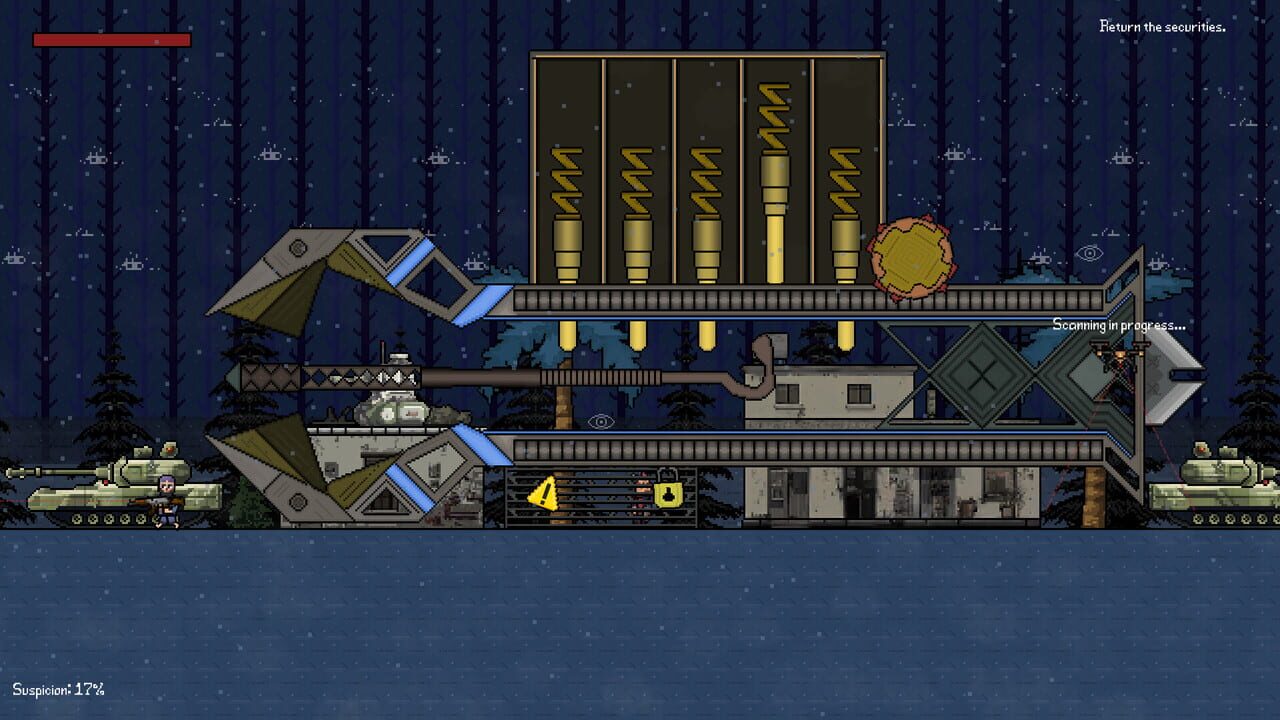Click the 'Scanning in progress...' message
Image resolution: width=1280 pixels, height=720 pixels.
1118,325
